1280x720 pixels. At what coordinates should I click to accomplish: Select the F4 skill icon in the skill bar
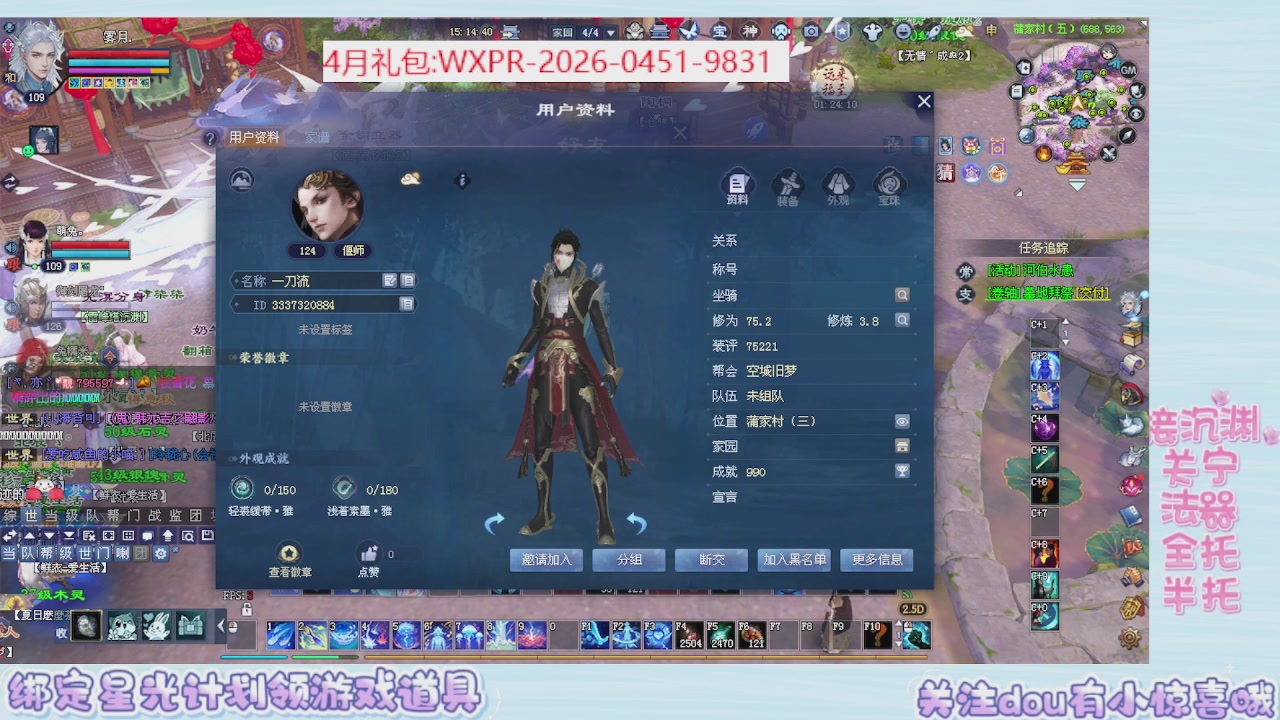click(x=688, y=635)
